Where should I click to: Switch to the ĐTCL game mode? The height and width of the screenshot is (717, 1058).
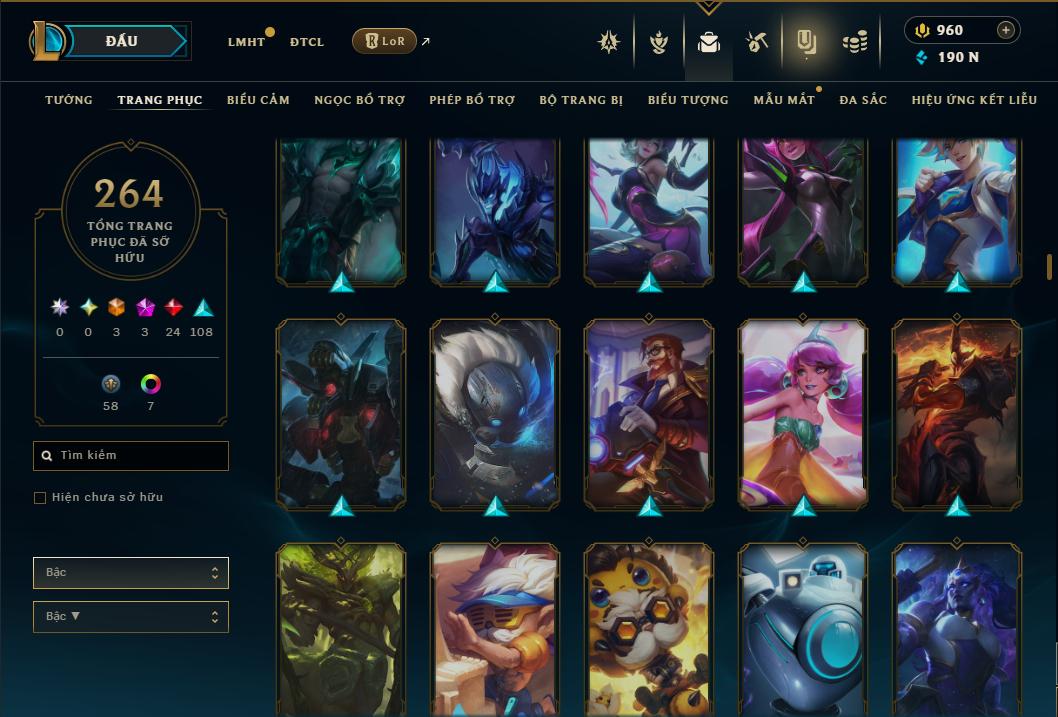[x=306, y=42]
